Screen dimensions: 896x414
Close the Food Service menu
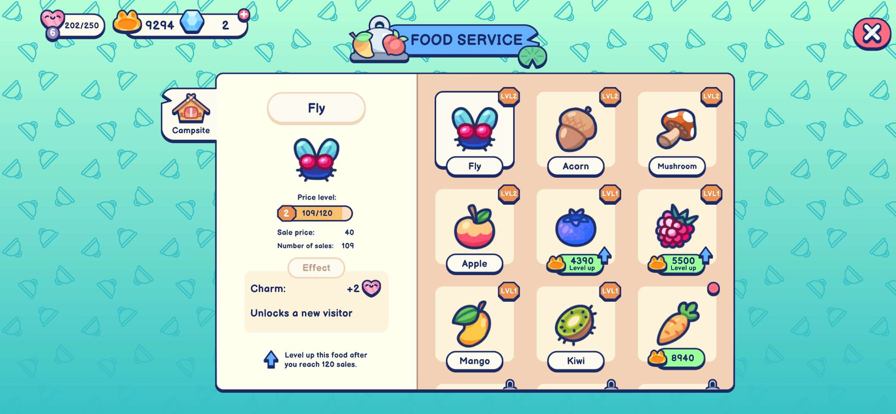tap(871, 33)
